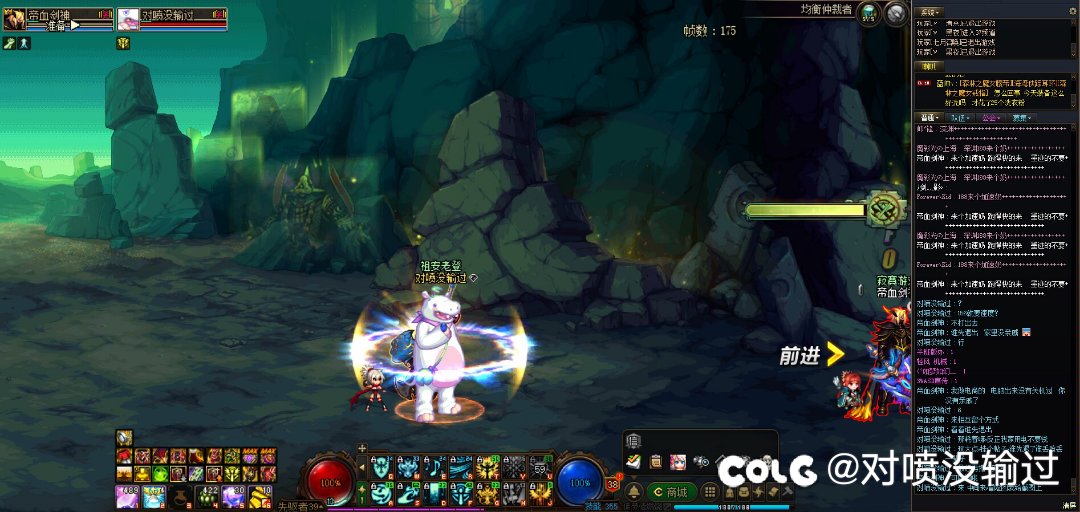Click the teal crystal 5/5 orb icon
This screenshot has width=1080, height=512.
869,13
